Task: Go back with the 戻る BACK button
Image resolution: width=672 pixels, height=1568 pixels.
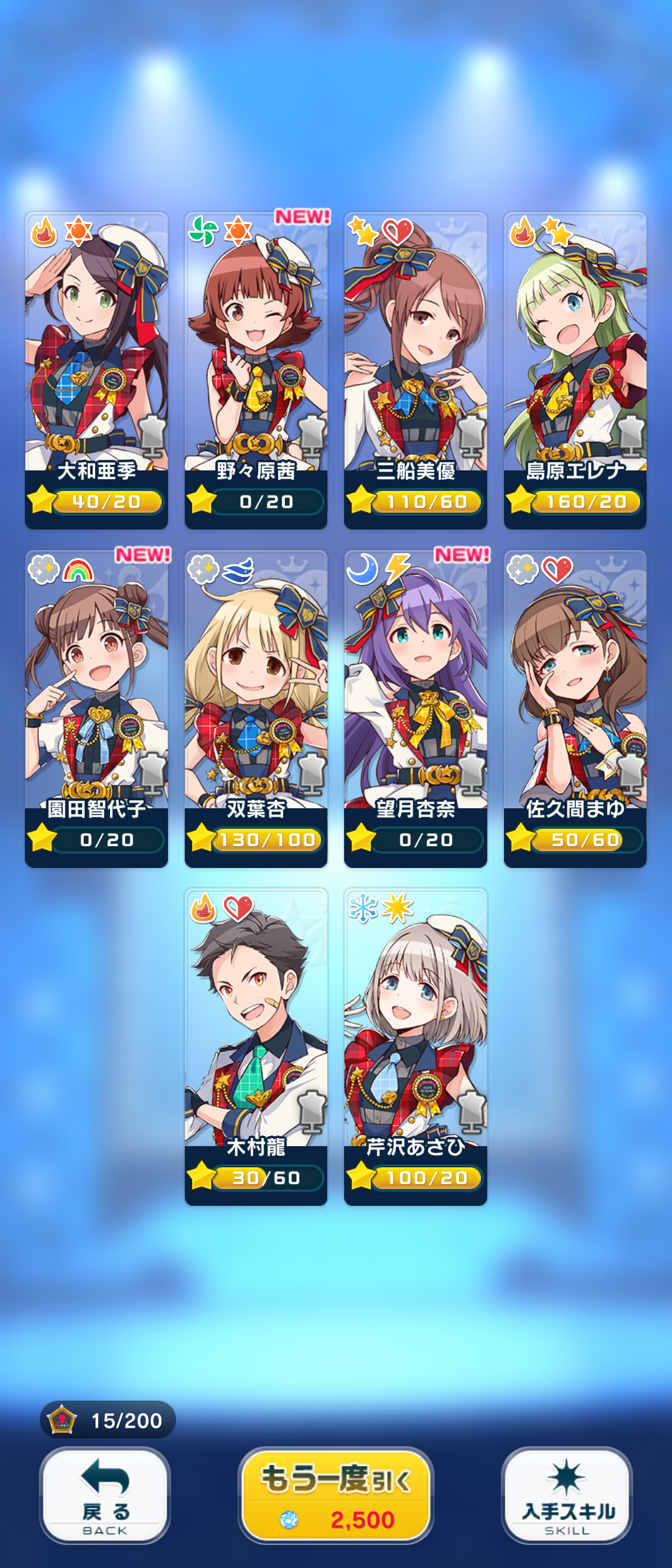Action: (x=105, y=1495)
